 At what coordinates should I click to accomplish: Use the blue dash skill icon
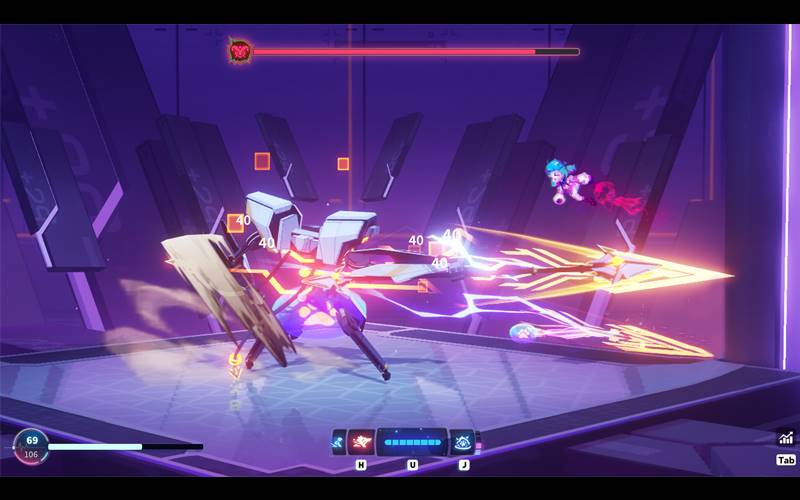click(339, 441)
